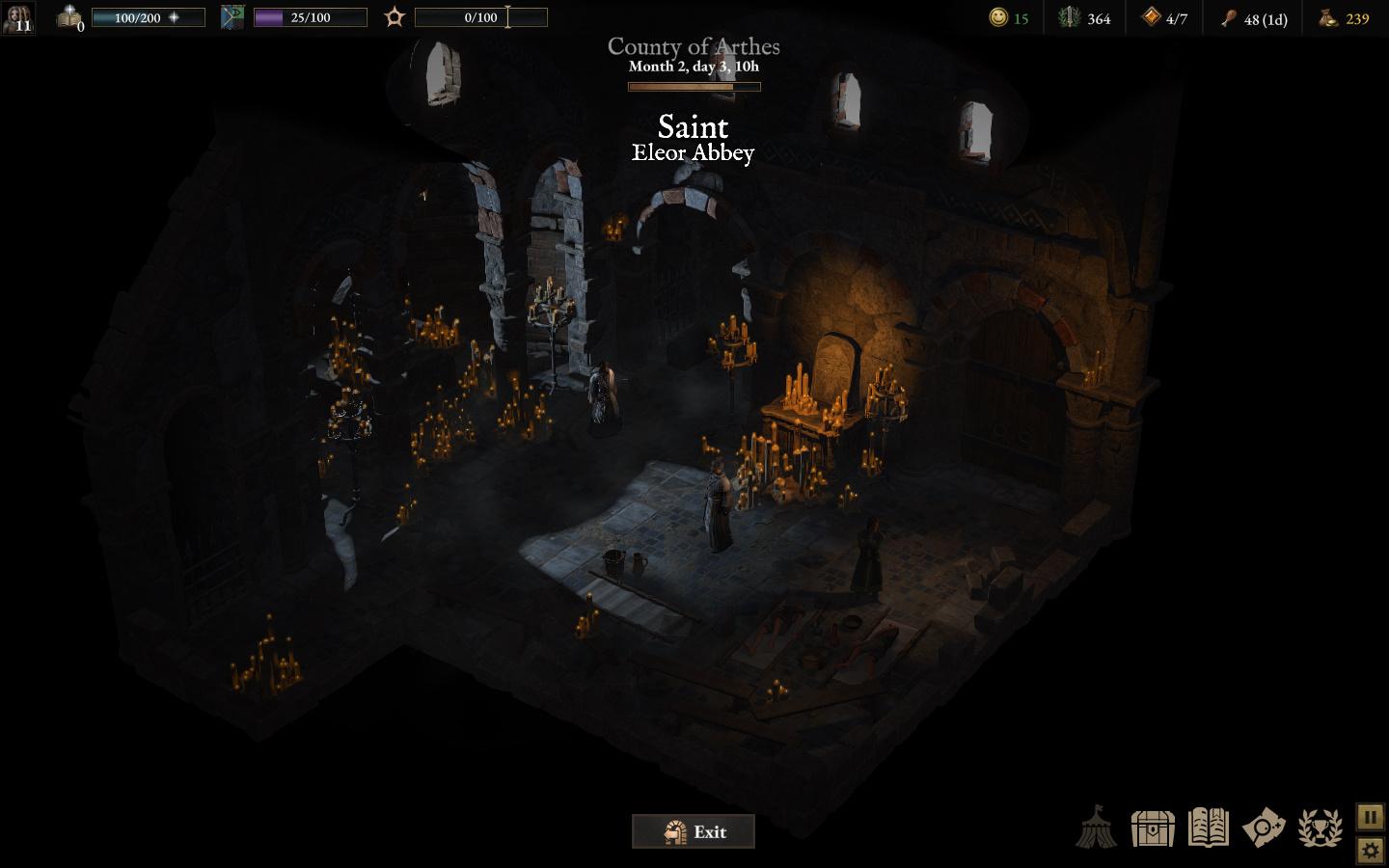Pause the game

1370,817
